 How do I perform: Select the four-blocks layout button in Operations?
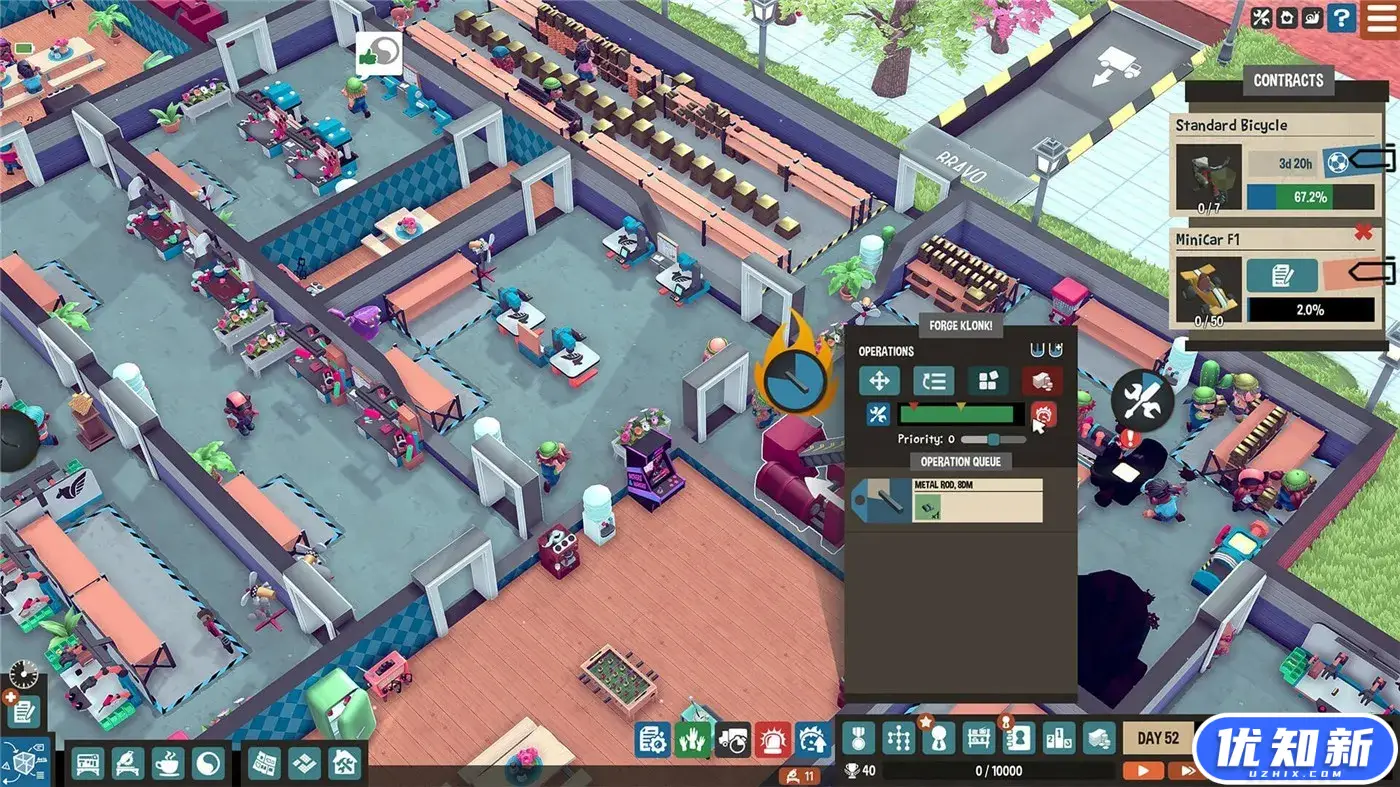(x=987, y=381)
